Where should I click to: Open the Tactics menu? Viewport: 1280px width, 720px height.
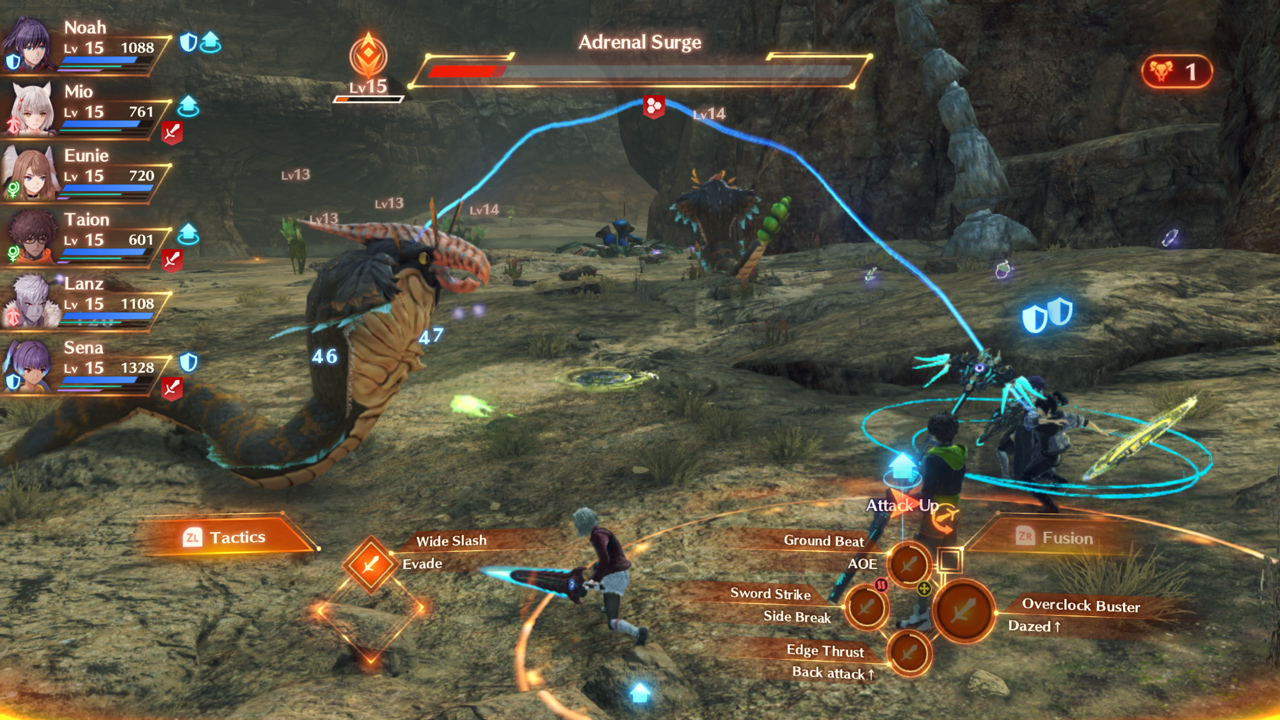click(226, 537)
